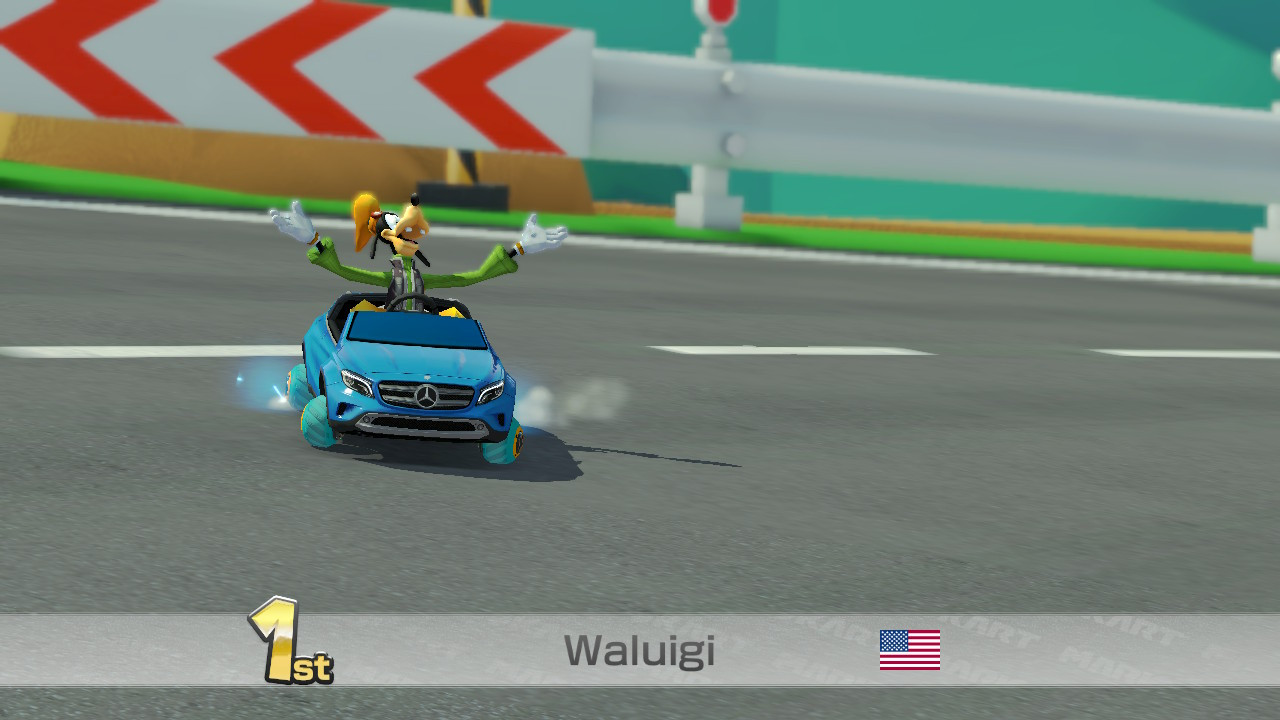The height and width of the screenshot is (720, 1280).
Task: Select the Waluigi player name label
Action: point(639,650)
